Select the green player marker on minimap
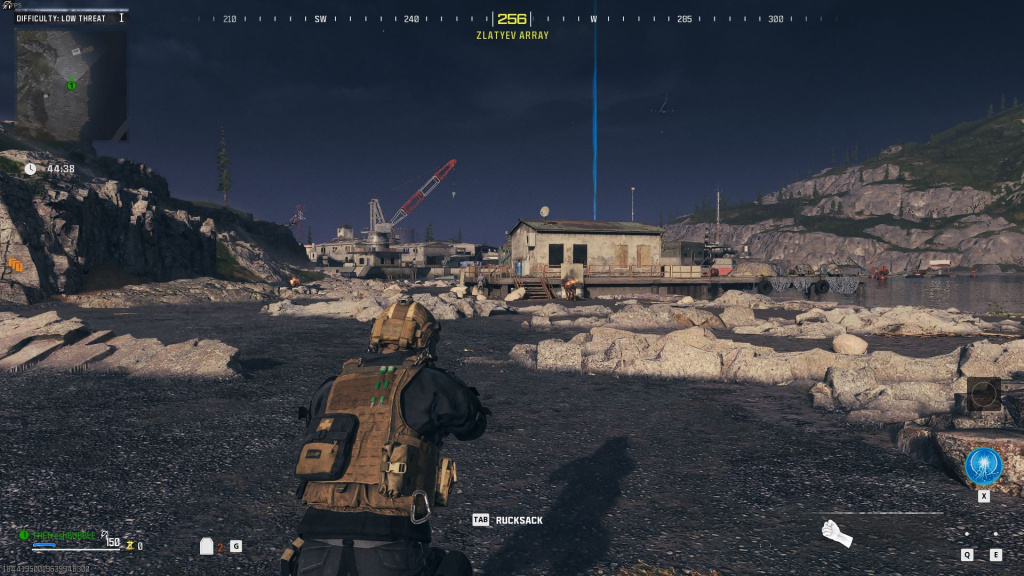 tap(71, 85)
